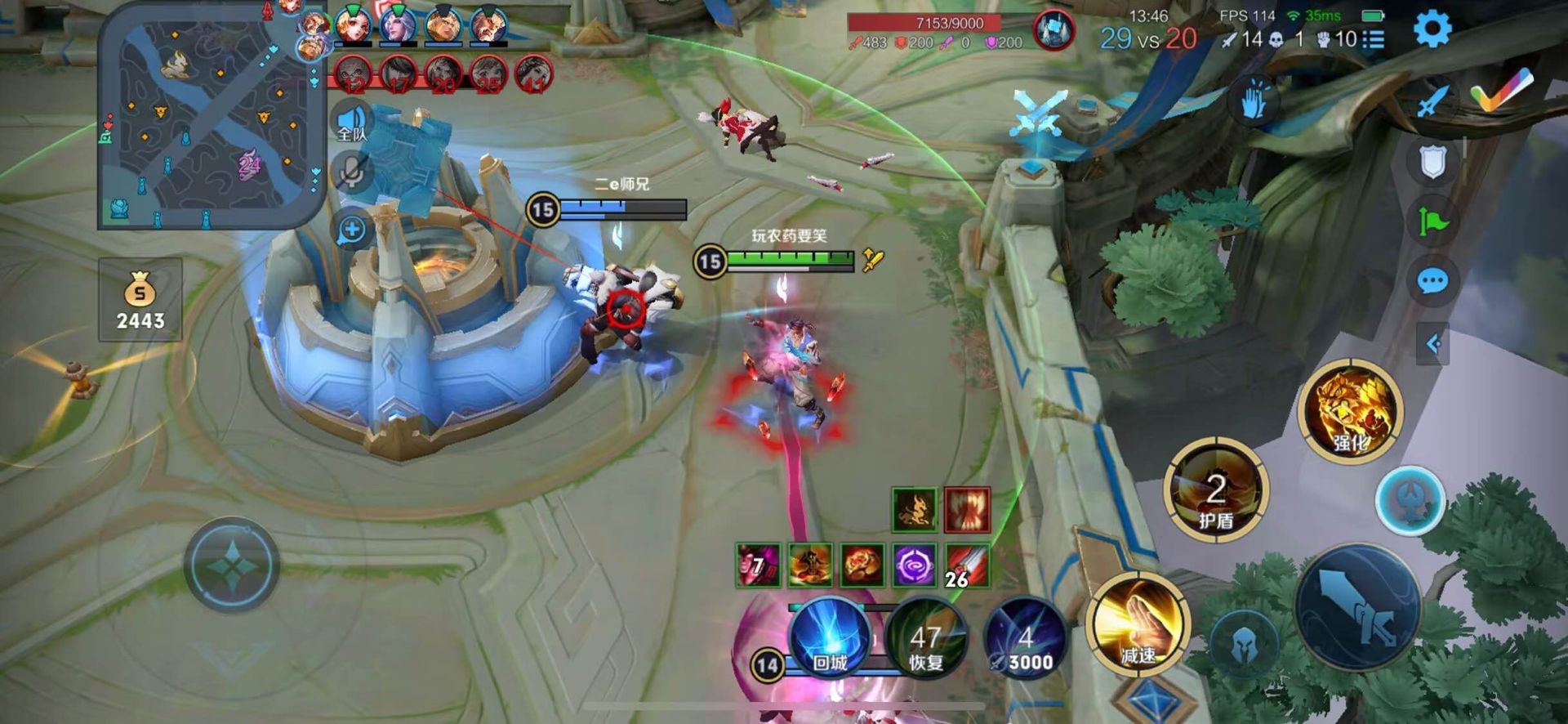Trigger the 强化 empower skill
1568x724 pixels.
pyautogui.click(x=1350, y=411)
